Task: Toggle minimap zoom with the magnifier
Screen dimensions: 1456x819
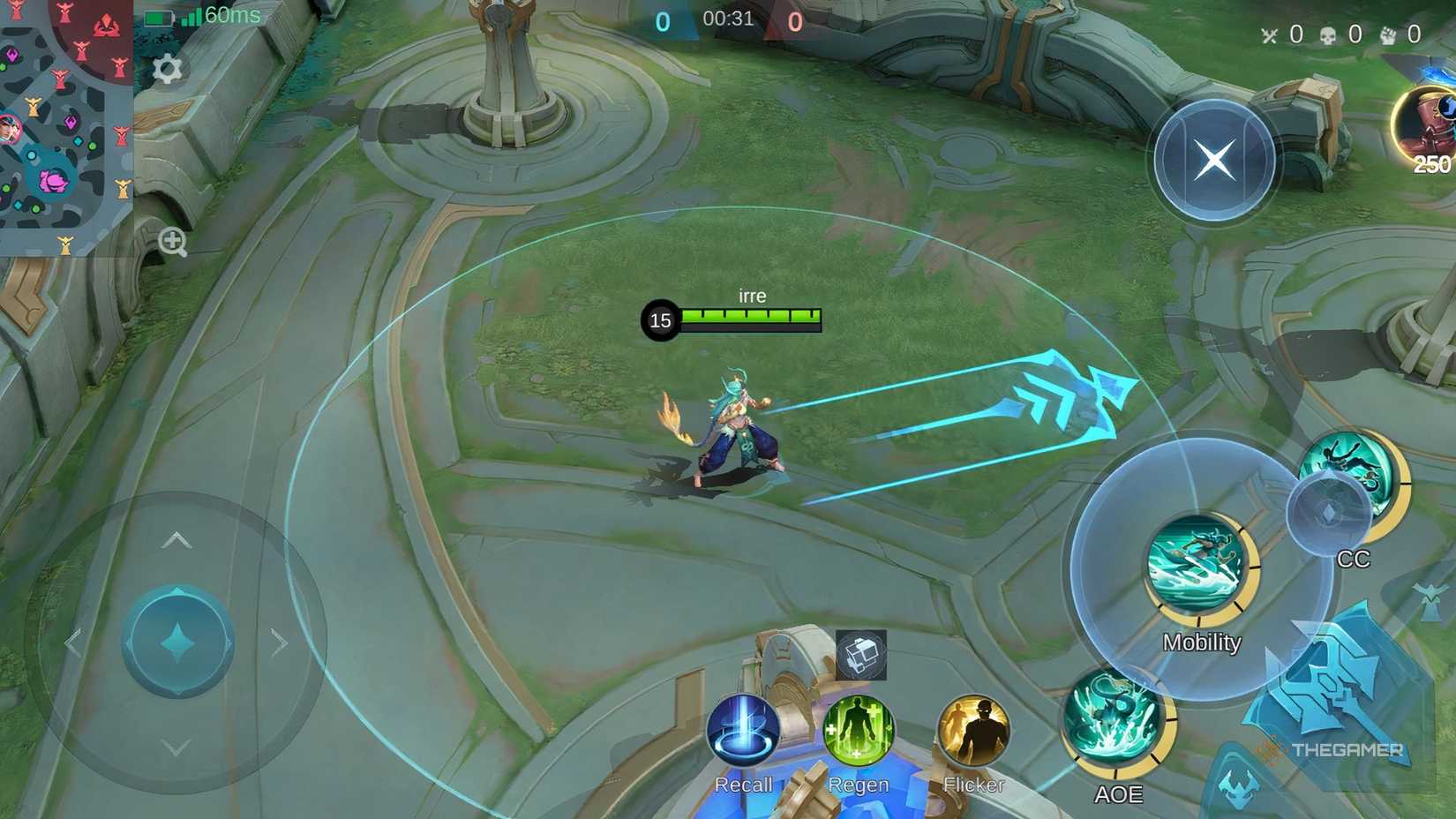Action: pyautogui.click(x=173, y=241)
